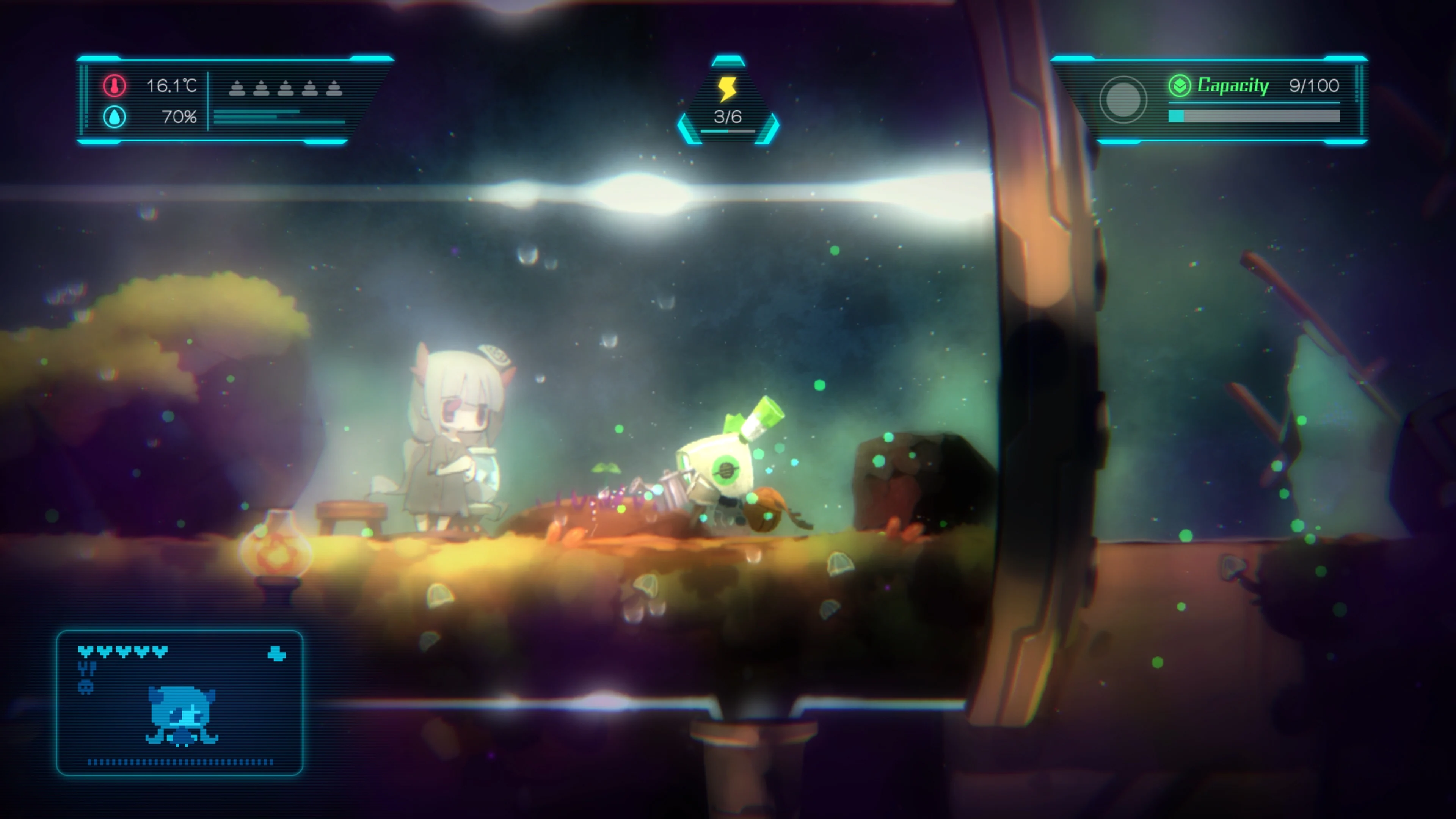Screen dimensions: 1456x819
Task: Select the first poop icon in the contamination row
Action: 236,88
